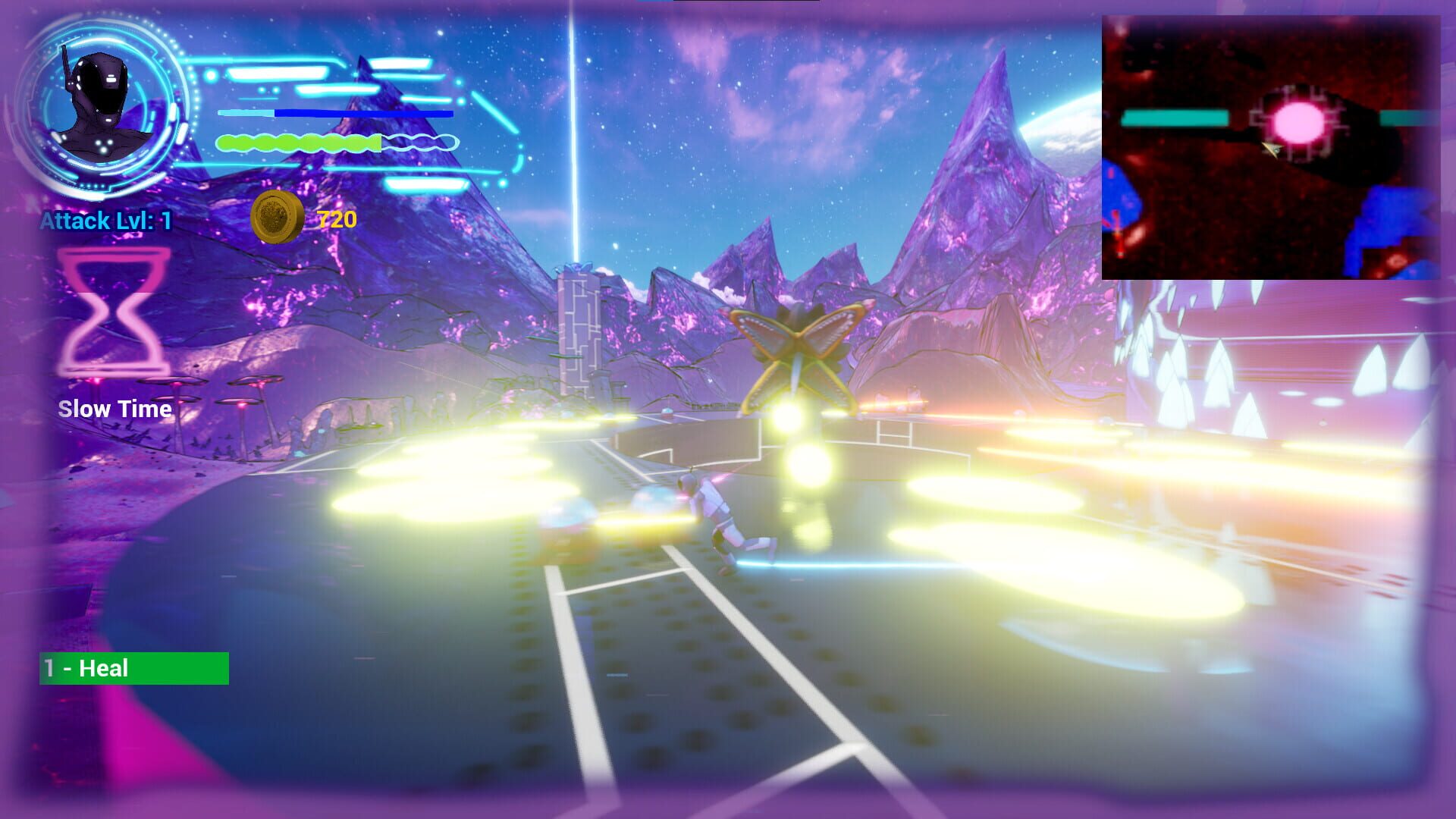The image size is (1456, 819).
Task: Click the pink glowing waypoint on the minimap
Action: [1299, 120]
